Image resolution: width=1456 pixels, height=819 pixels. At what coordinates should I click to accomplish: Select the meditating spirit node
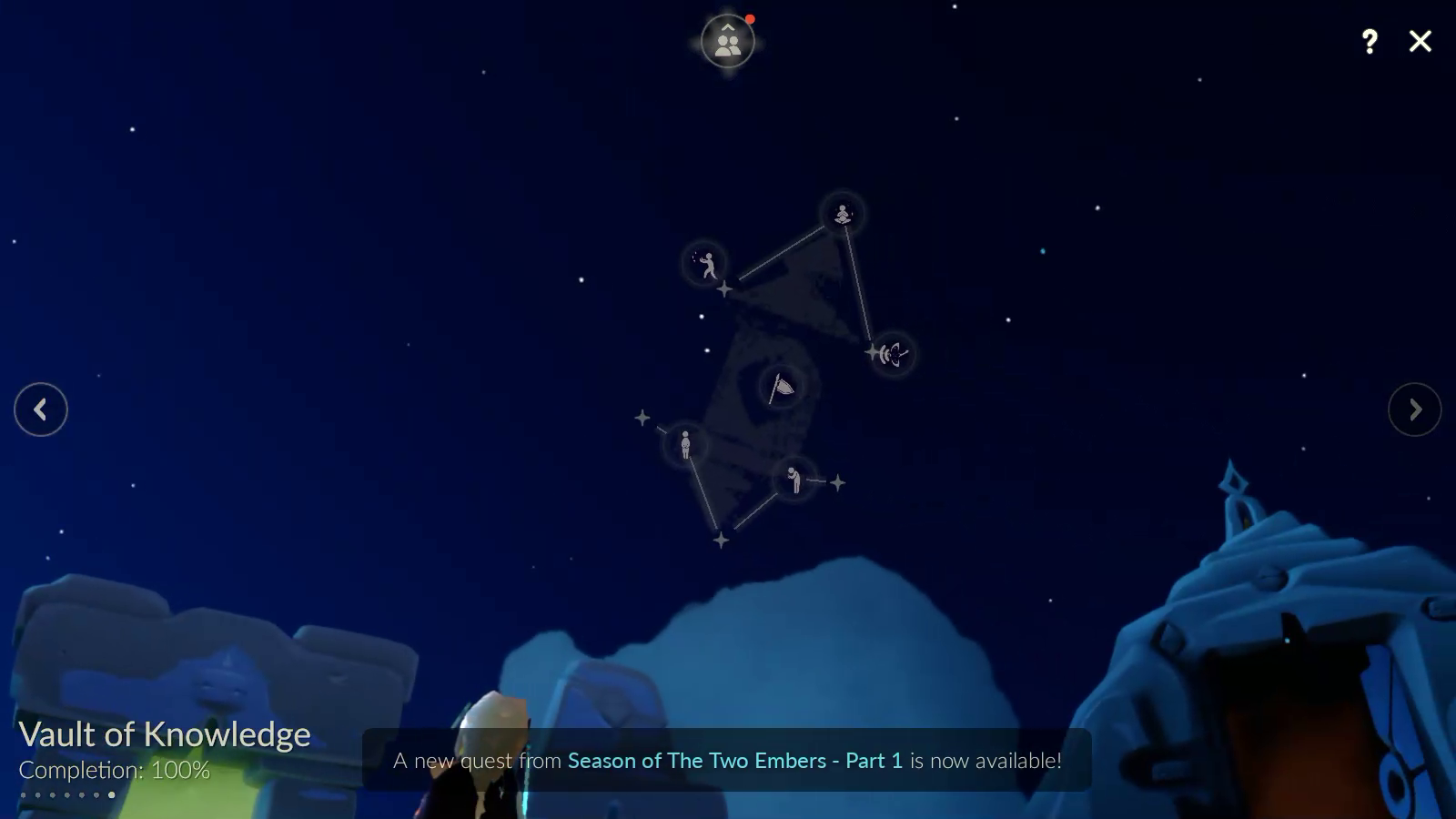[843, 215]
